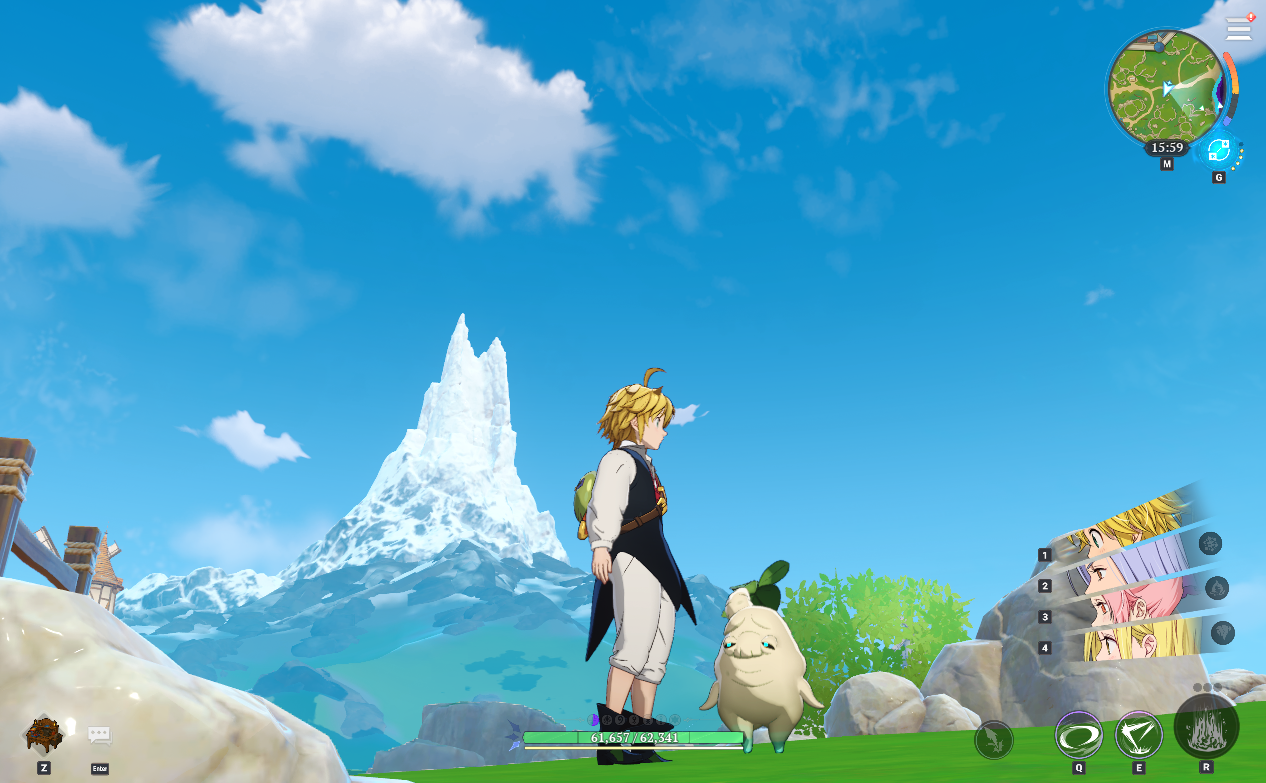Open the chat speech-bubble icon
1266x783 pixels.
pyautogui.click(x=99, y=736)
